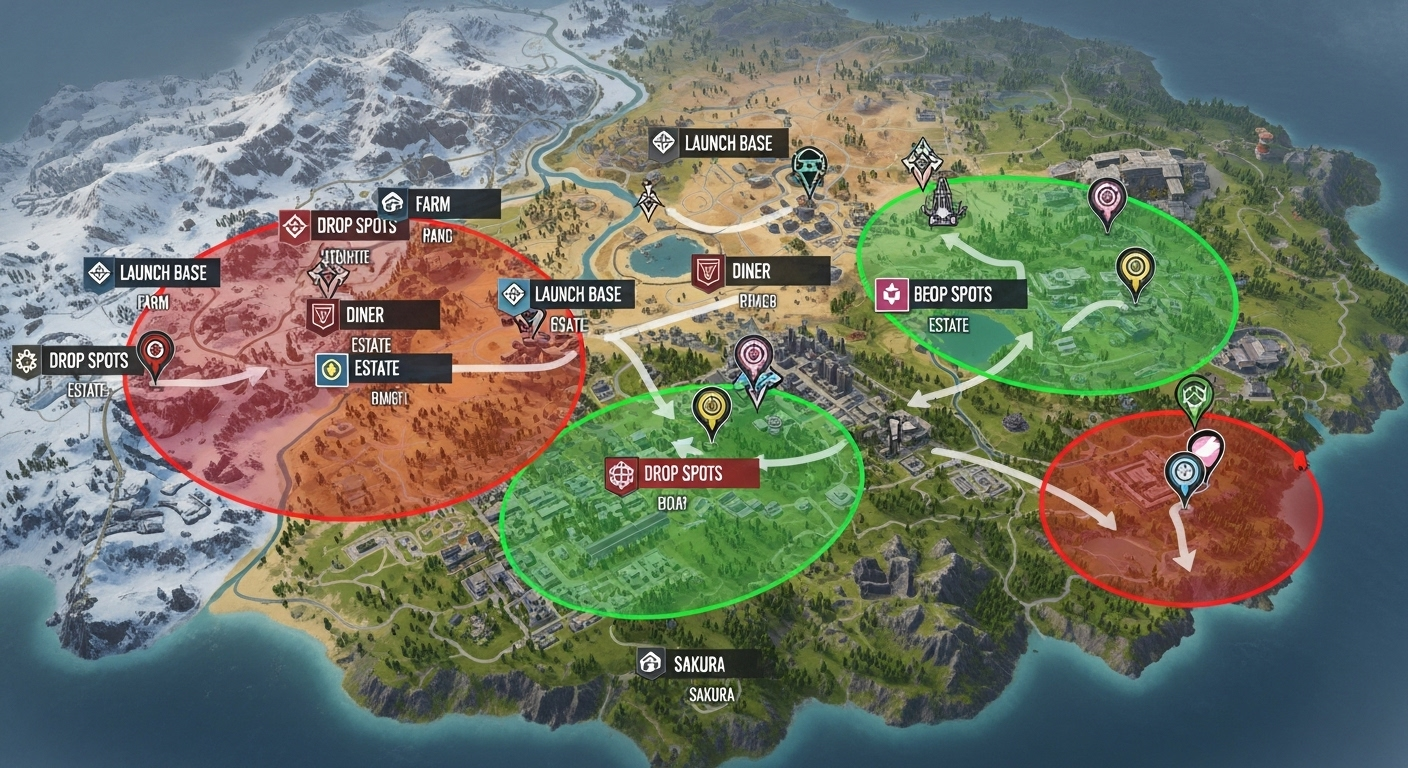The width and height of the screenshot is (1408, 768).
Task: Click the white arrow crossing the western red zone
Action: (230, 378)
